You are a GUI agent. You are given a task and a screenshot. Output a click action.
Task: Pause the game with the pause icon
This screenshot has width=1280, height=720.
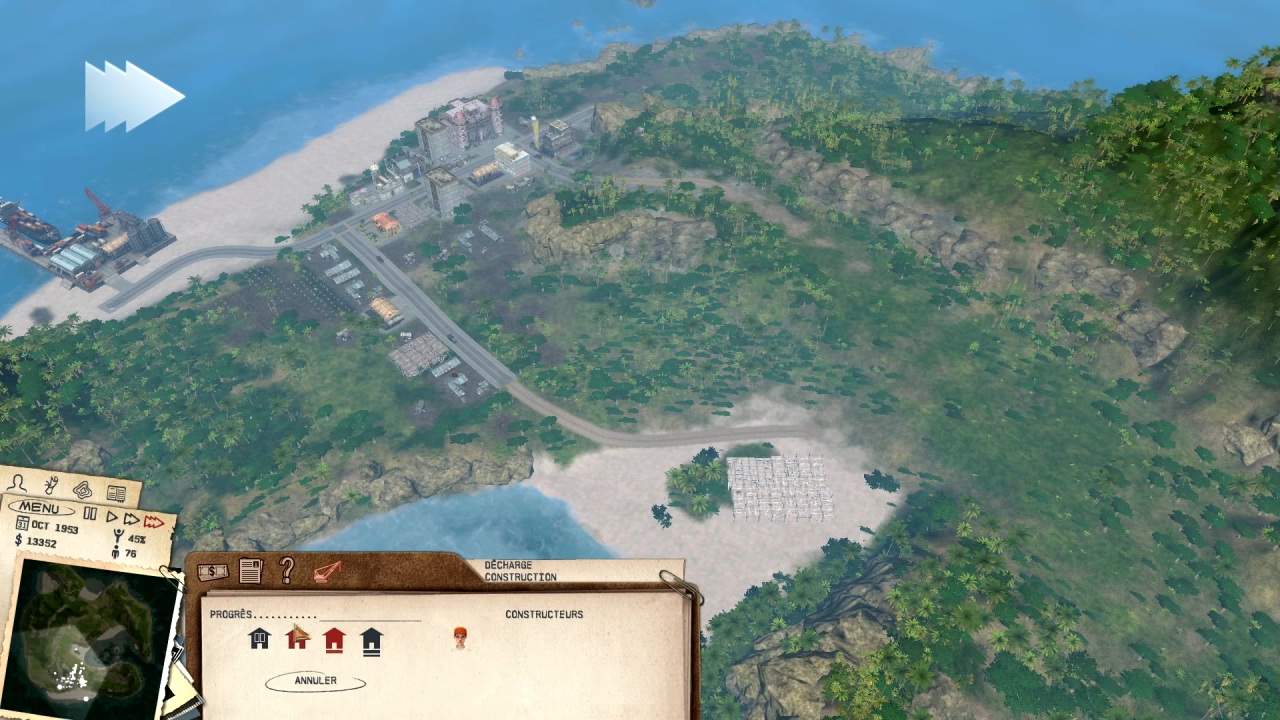(91, 514)
